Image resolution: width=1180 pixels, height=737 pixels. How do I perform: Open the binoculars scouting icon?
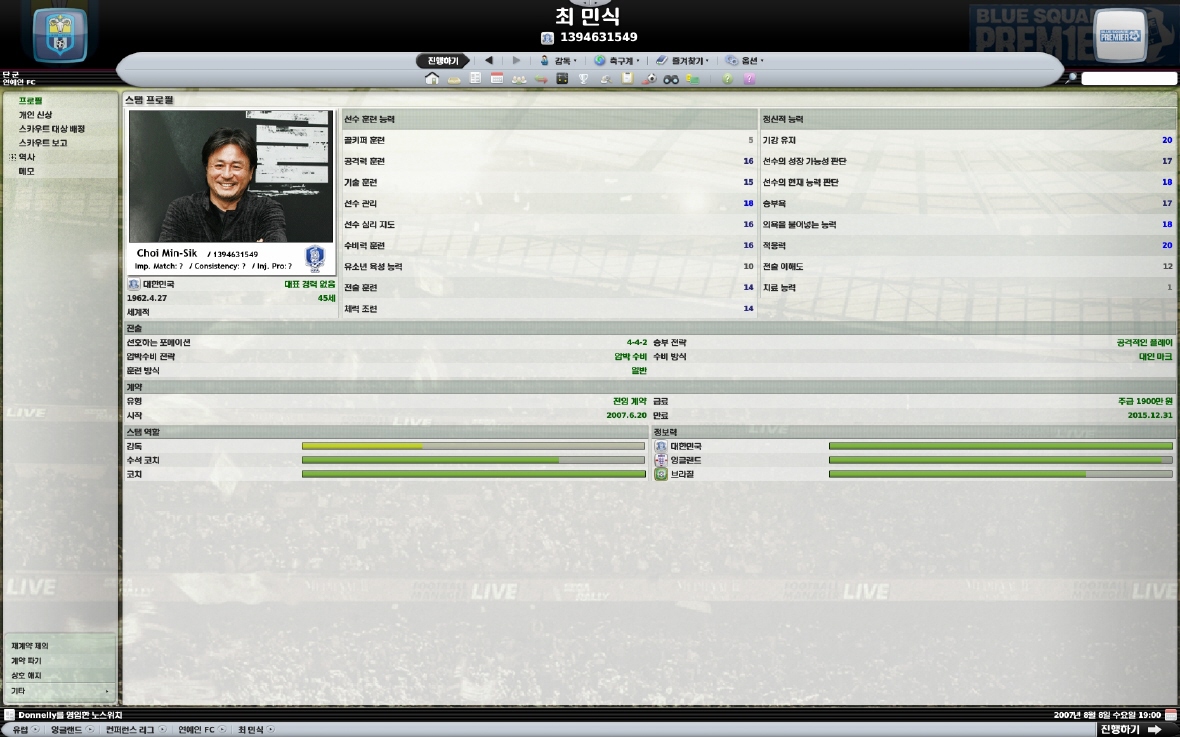(671, 79)
